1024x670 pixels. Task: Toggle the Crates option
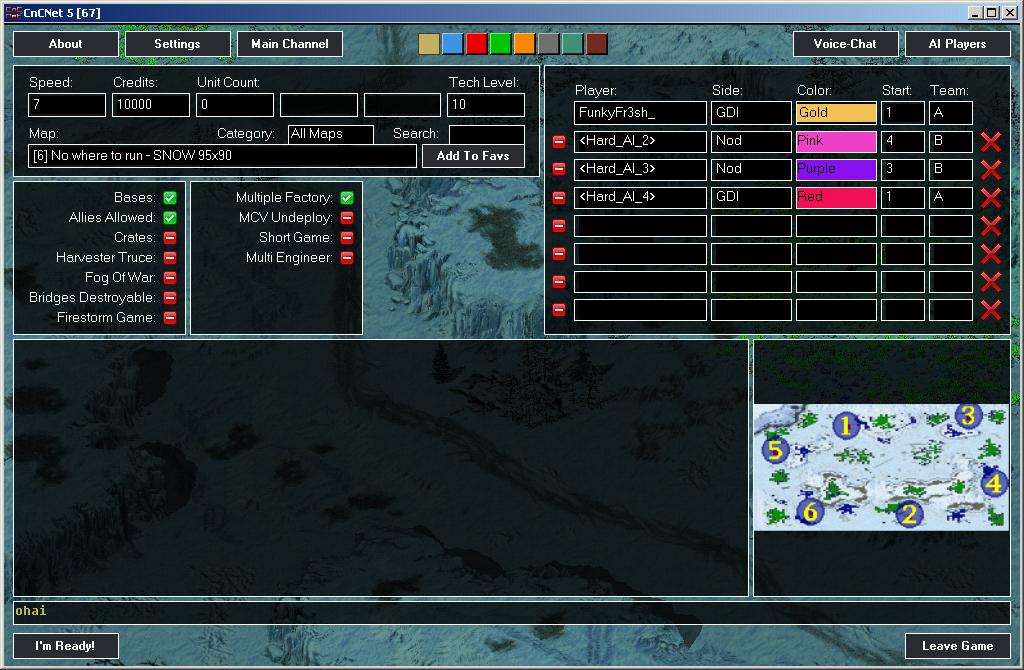170,238
